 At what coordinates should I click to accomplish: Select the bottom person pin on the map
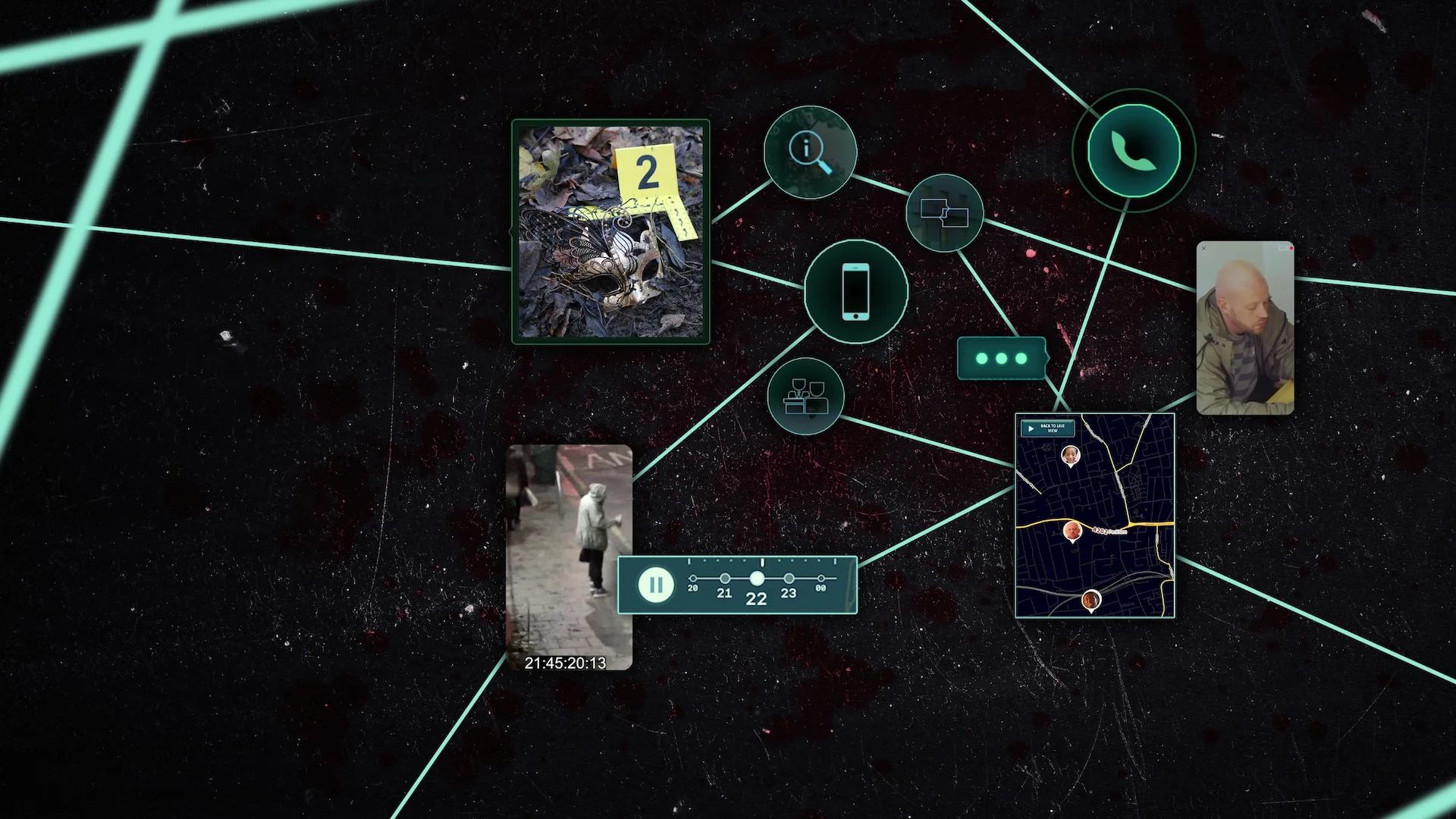tap(1092, 599)
